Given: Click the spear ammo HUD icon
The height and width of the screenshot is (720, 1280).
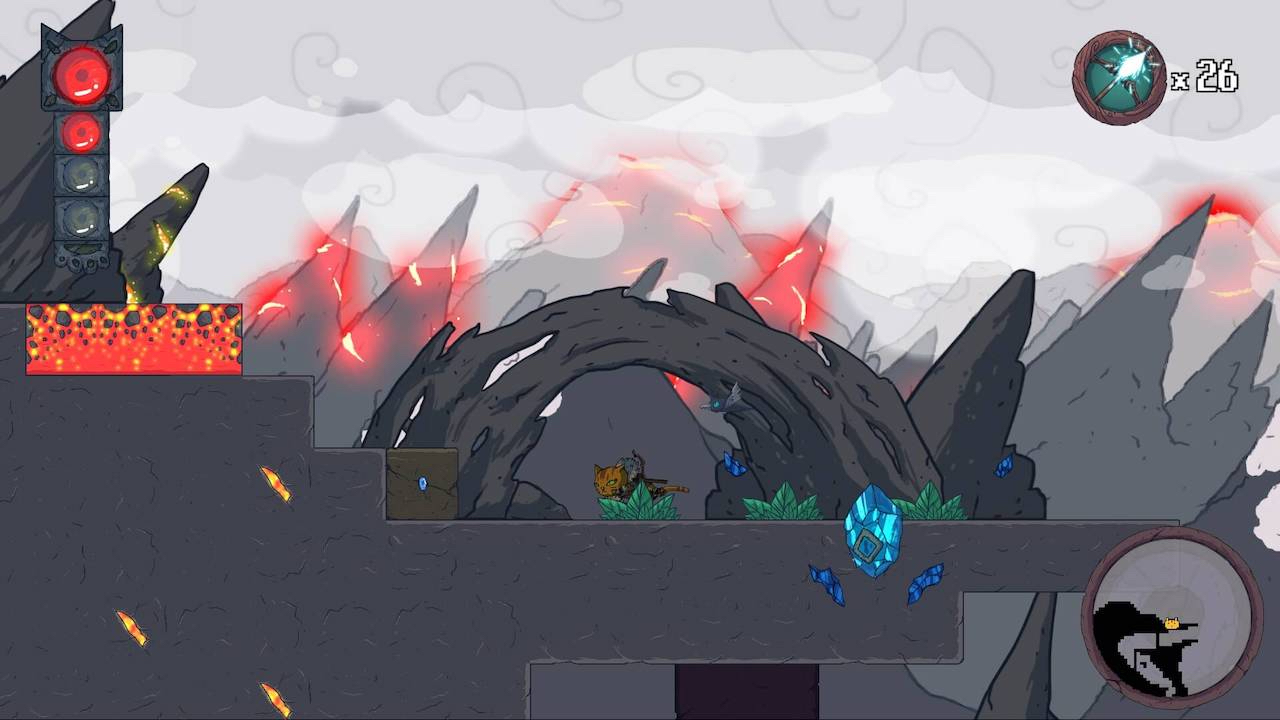Looking at the screenshot, I should click(x=1120, y=72).
